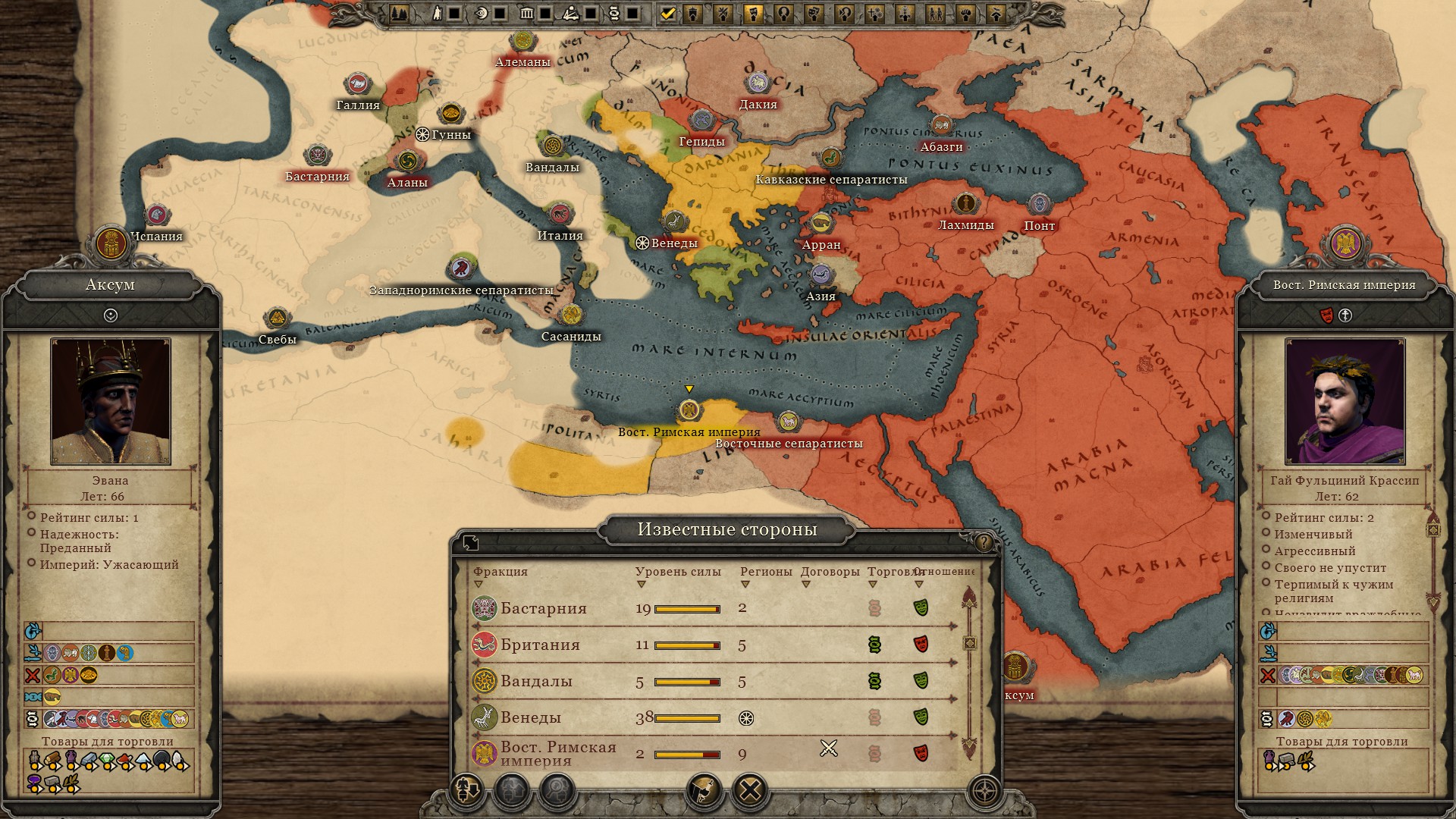
Task: Open negotiations with the scroll-and-quill button
Action: click(x=704, y=791)
